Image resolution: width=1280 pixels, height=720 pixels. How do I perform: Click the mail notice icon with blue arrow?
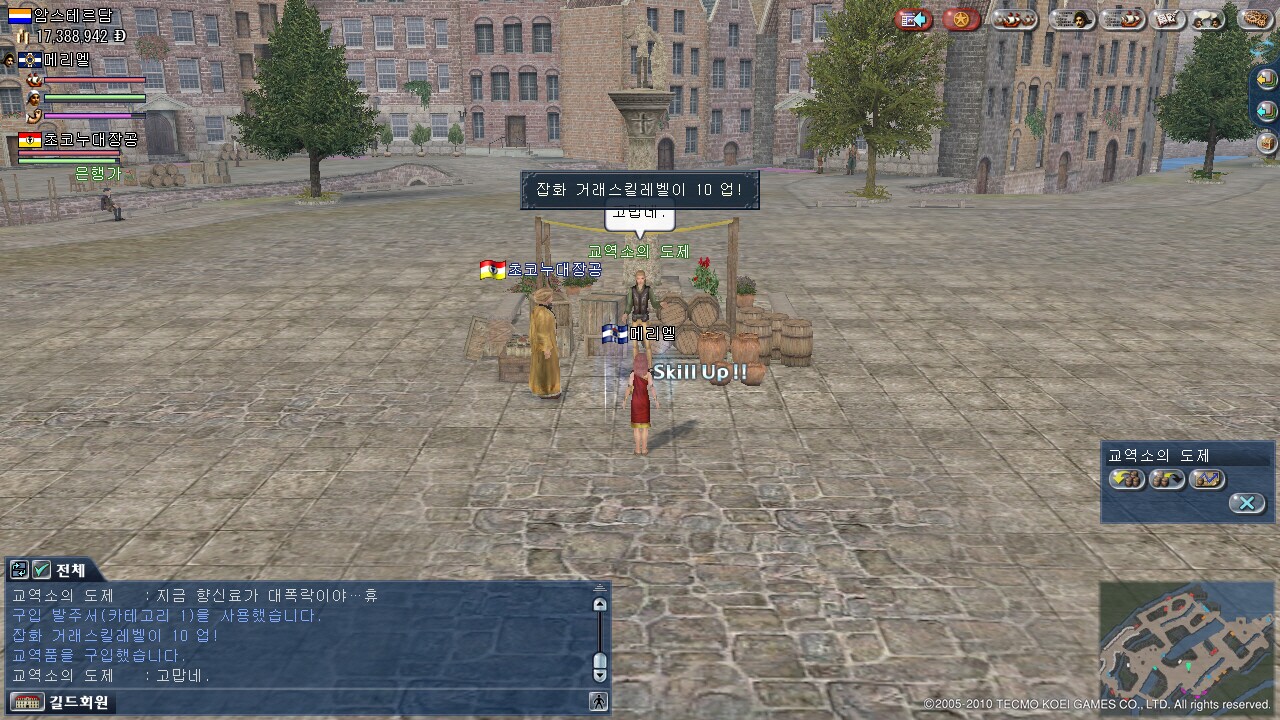pos(913,19)
